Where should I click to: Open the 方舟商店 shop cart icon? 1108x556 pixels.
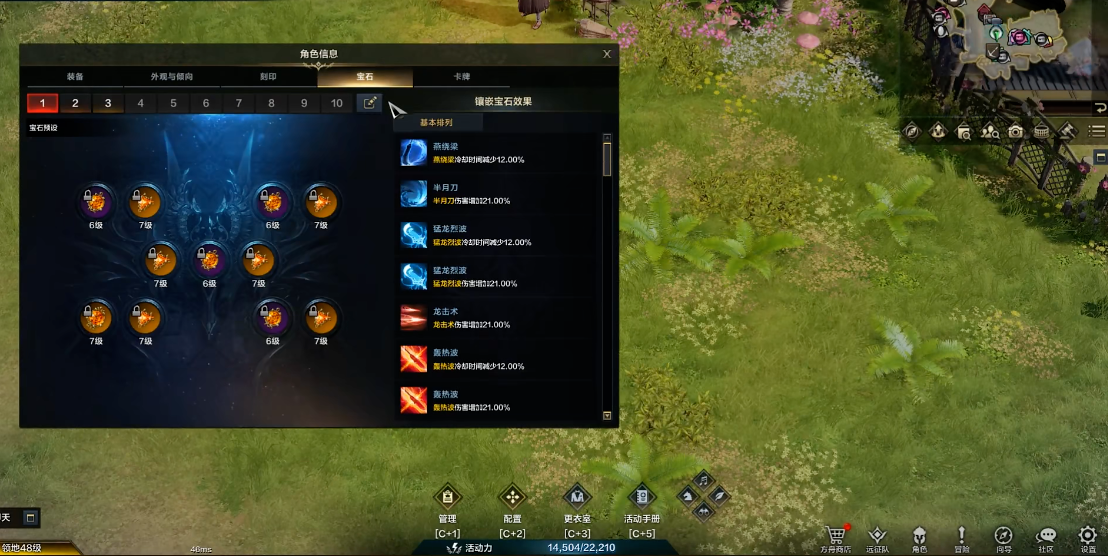(x=835, y=537)
